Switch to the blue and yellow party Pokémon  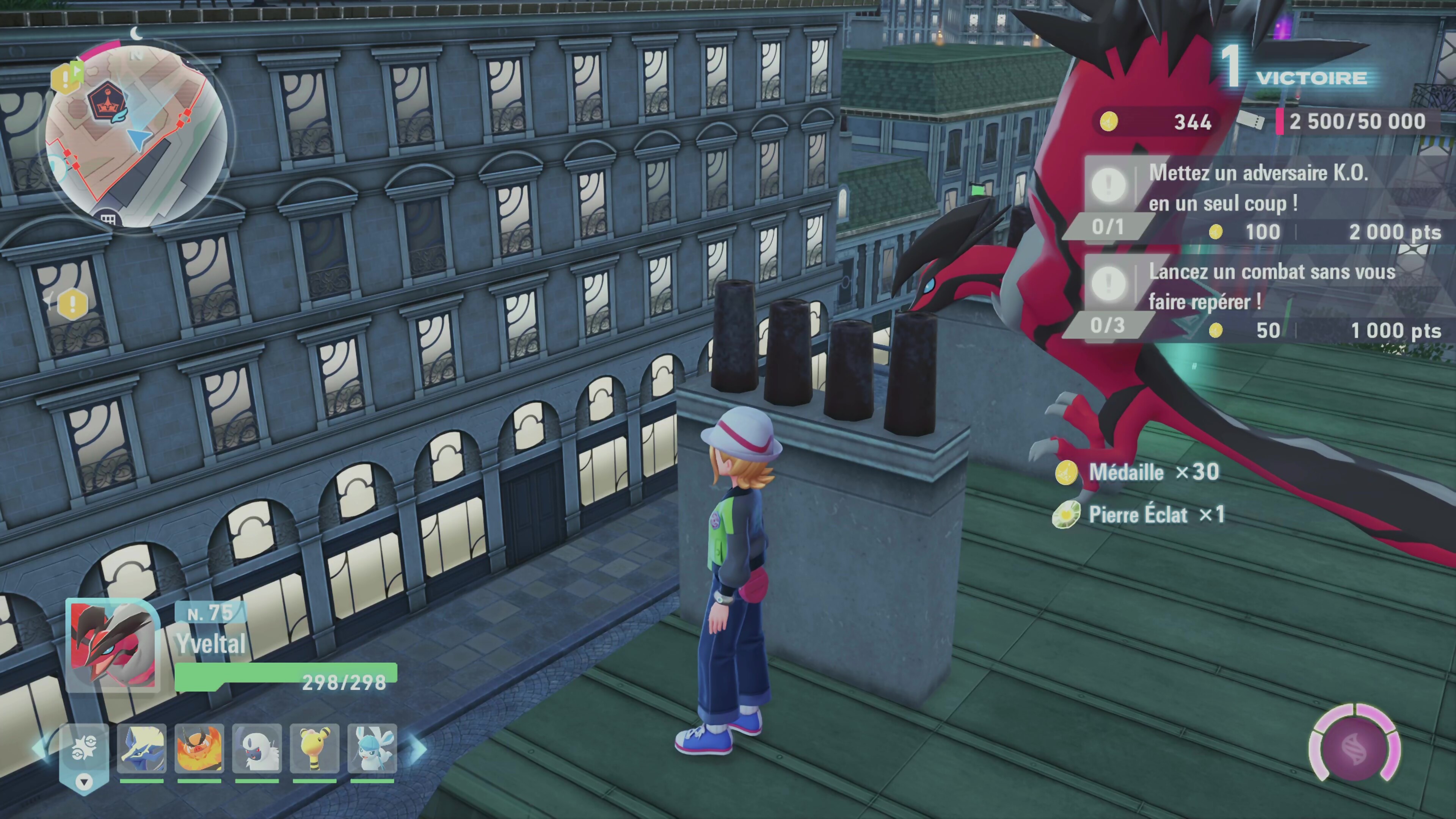coord(141,749)
